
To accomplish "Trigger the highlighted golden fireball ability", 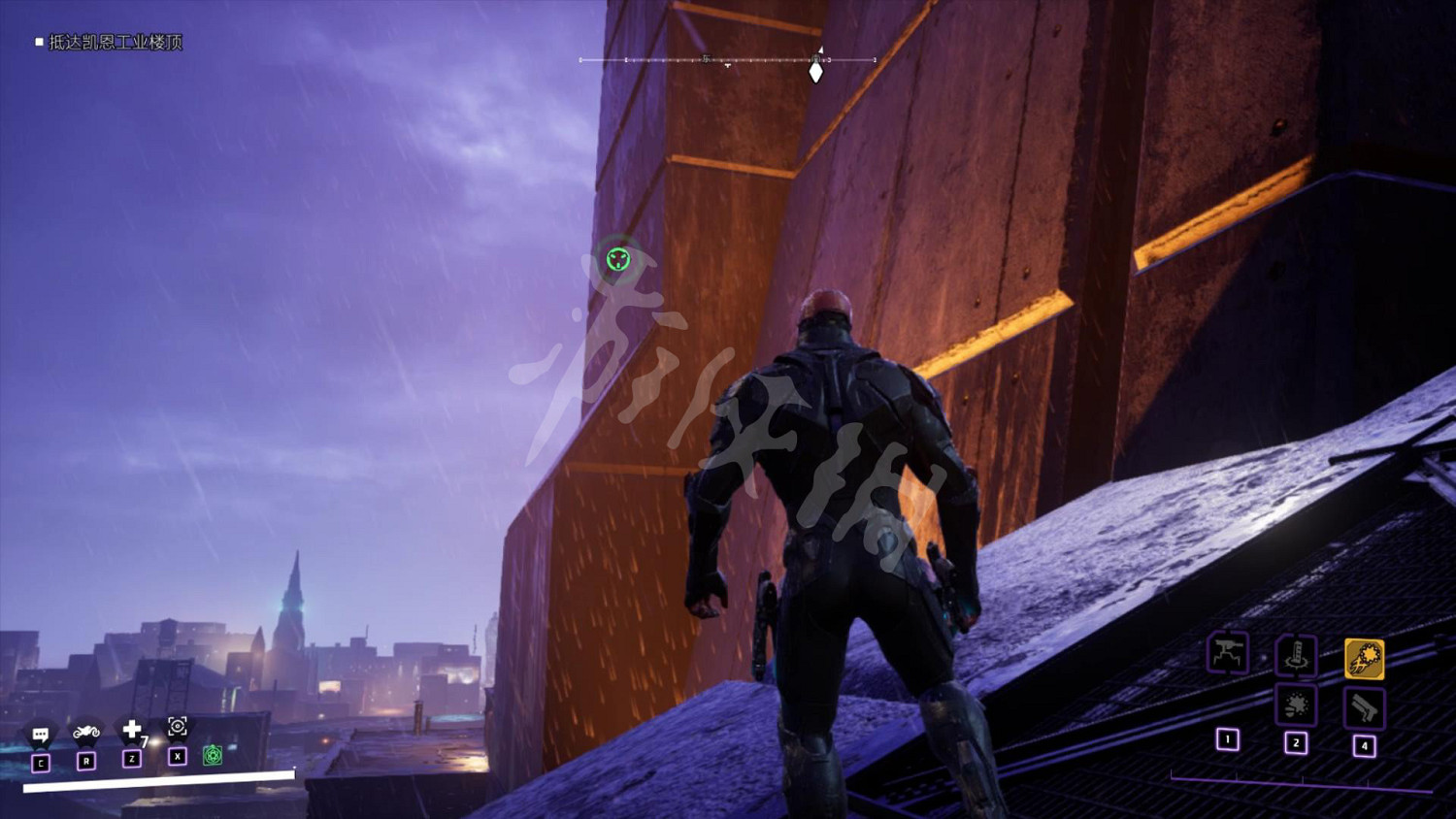I will coord(1364,659).
